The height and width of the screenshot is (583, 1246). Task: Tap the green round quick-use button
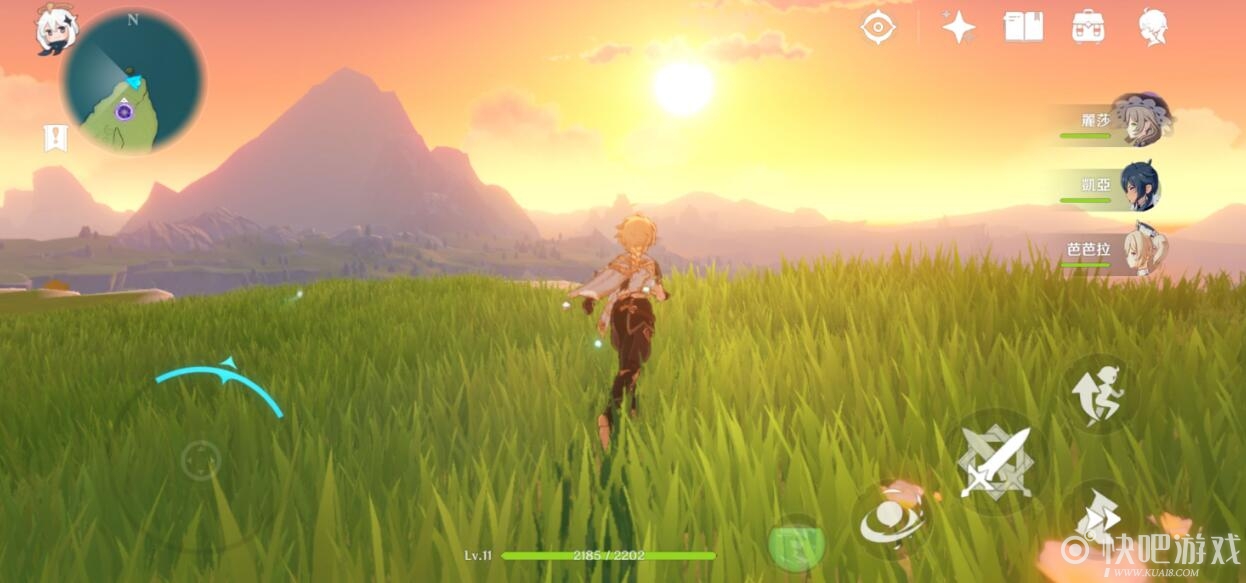796,547
